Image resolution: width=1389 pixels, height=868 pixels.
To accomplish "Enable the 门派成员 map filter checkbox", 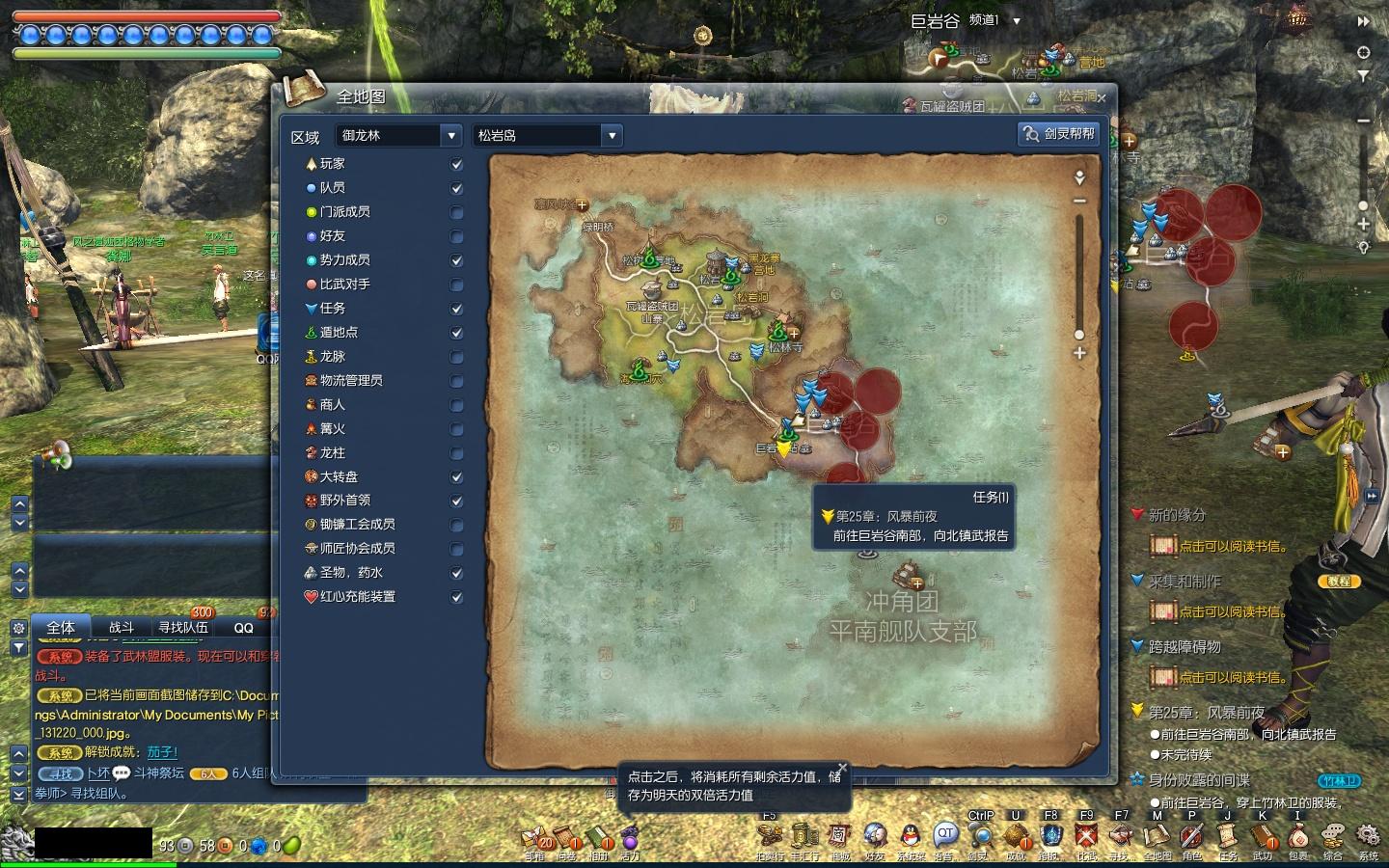I will click(457, 213).
